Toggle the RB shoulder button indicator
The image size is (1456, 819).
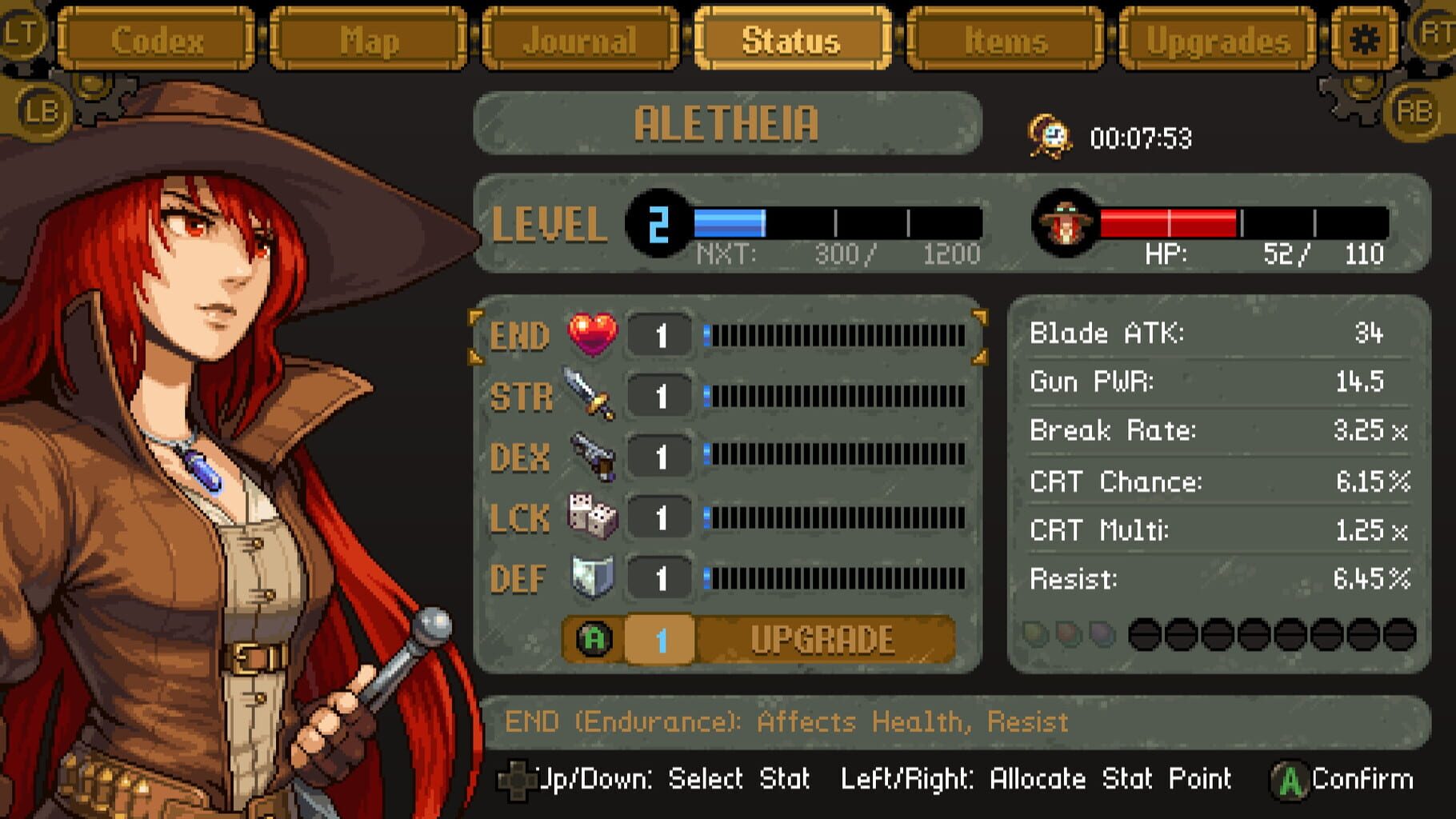point(1413,111)
